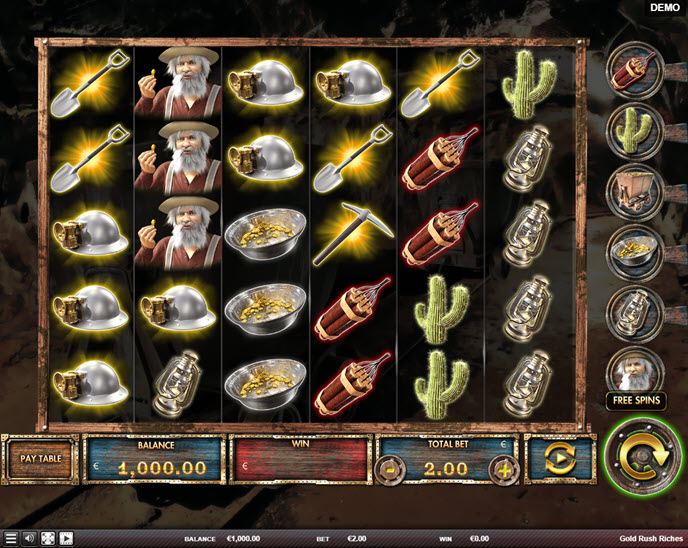Click the small play arrow icon
The height and width of the screenshot is (548, 688).
pyautogui.click(x=66, y=538)
